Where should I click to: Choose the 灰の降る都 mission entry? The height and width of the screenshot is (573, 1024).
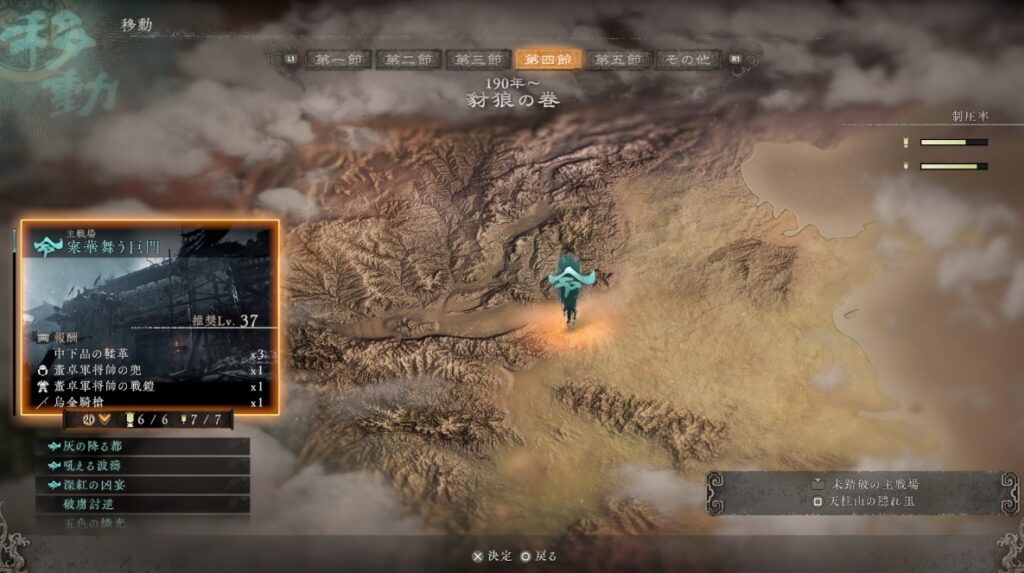click(144, 446)
